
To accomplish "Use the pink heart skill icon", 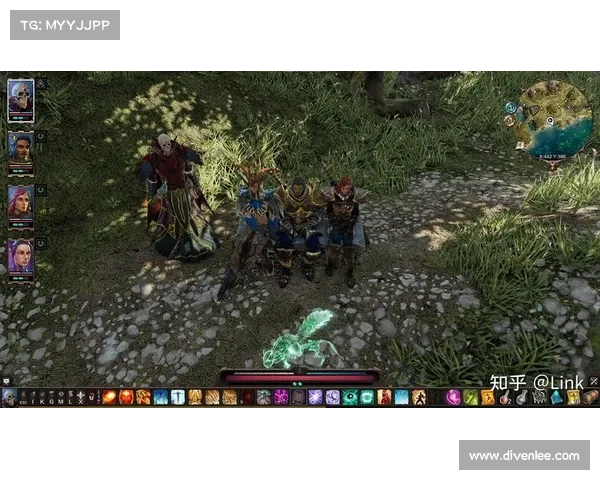I will click(453, 397).
